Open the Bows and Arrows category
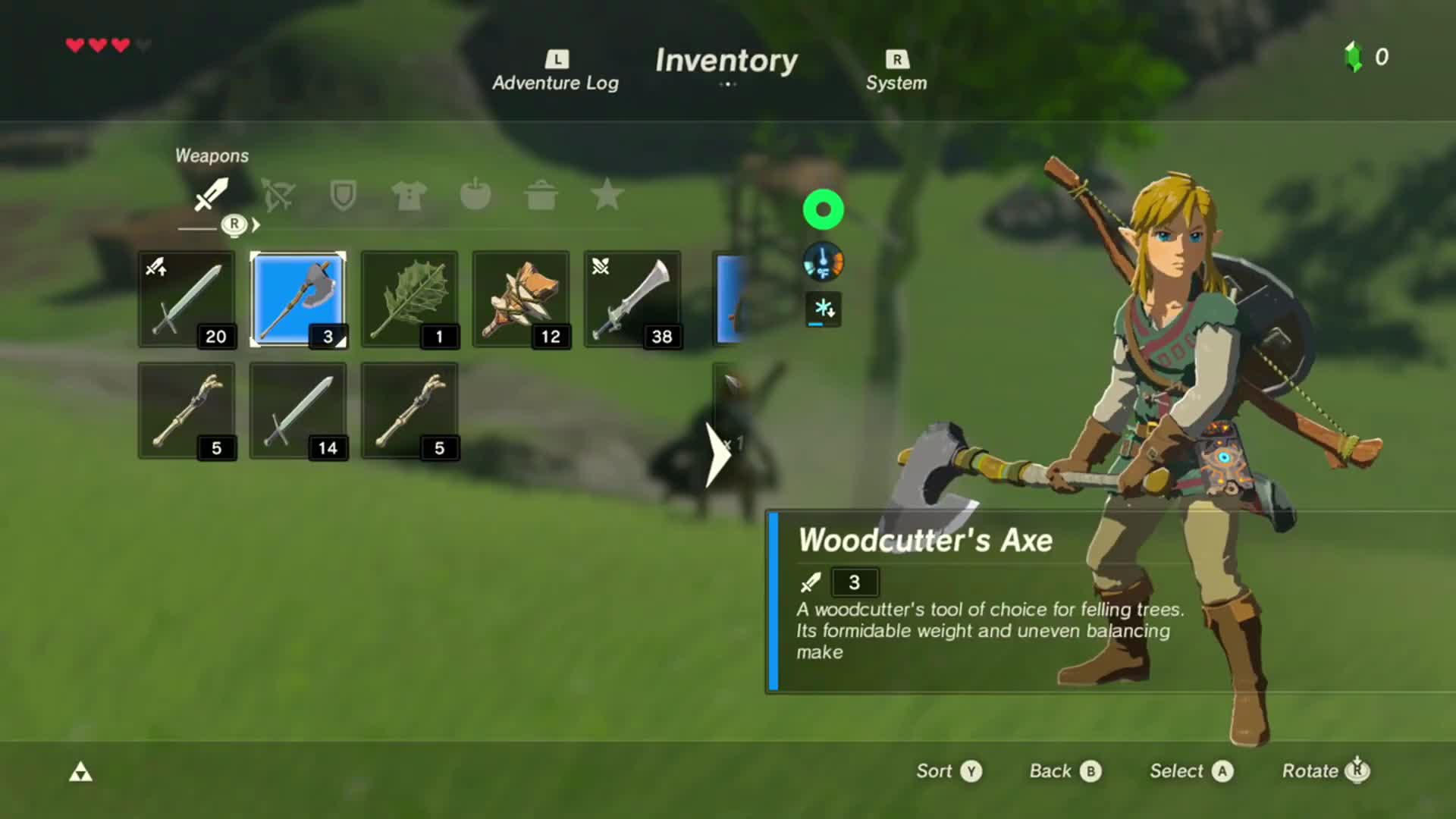The image size is (1456, 819). point(278,196)
